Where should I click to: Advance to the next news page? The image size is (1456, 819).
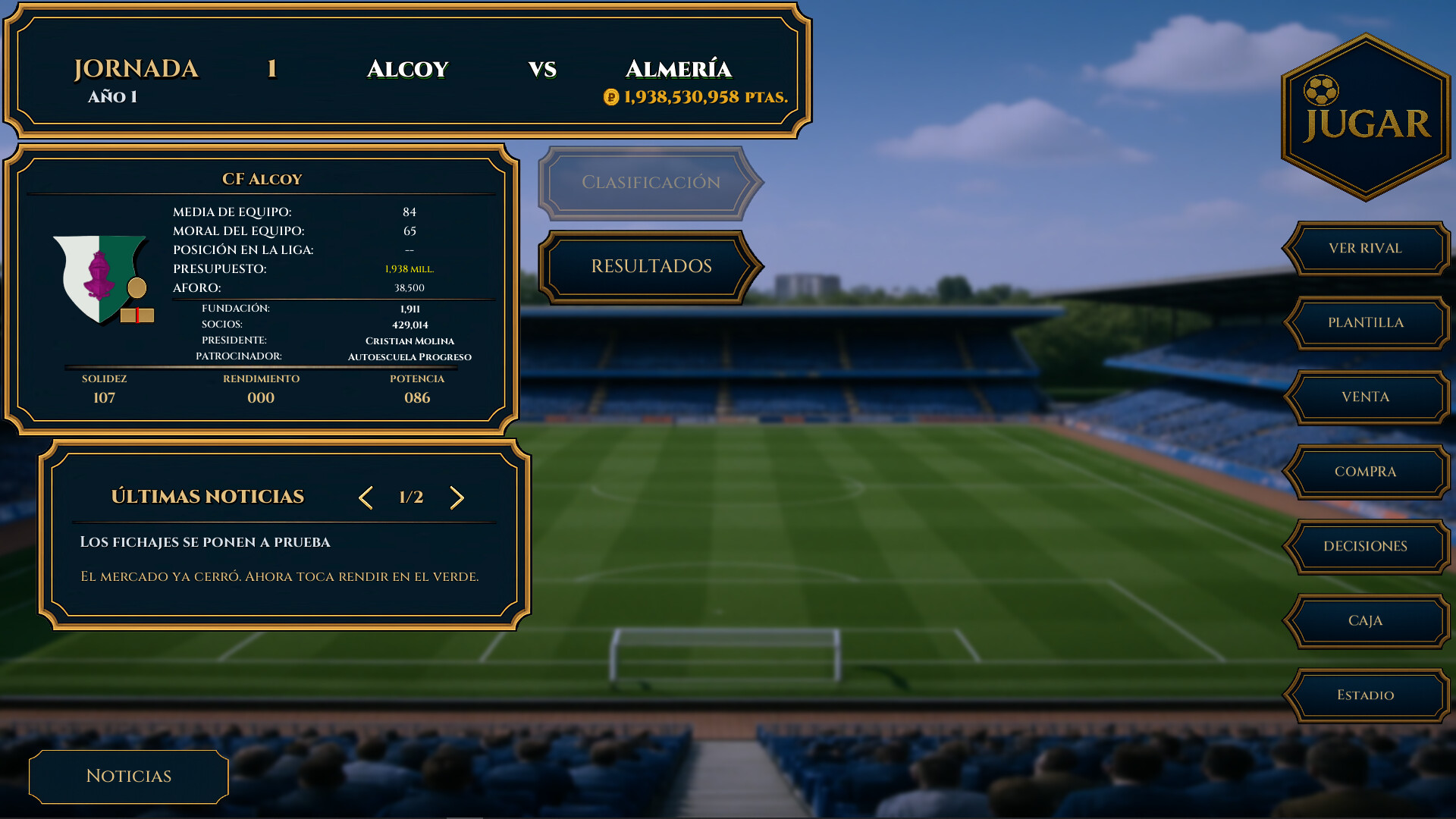pyautogui.click(x=457, y=498)
